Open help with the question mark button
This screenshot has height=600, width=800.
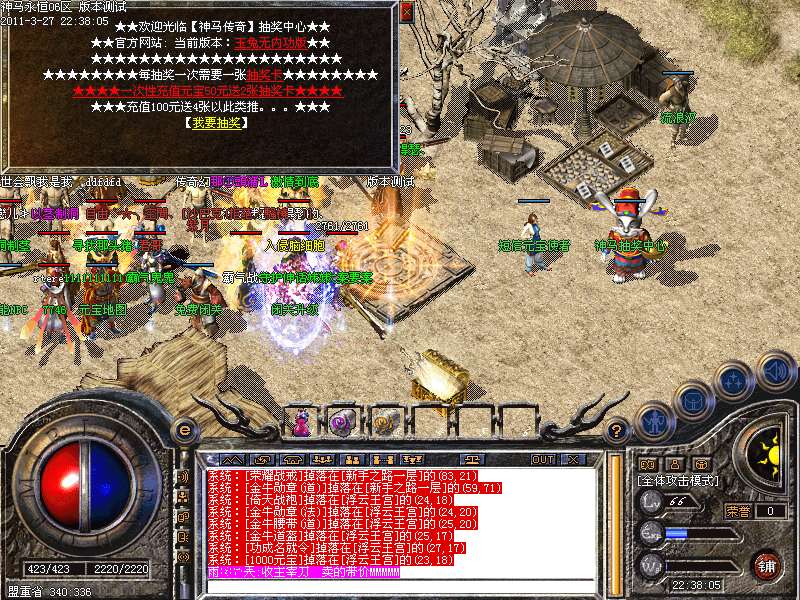[617, 431]
